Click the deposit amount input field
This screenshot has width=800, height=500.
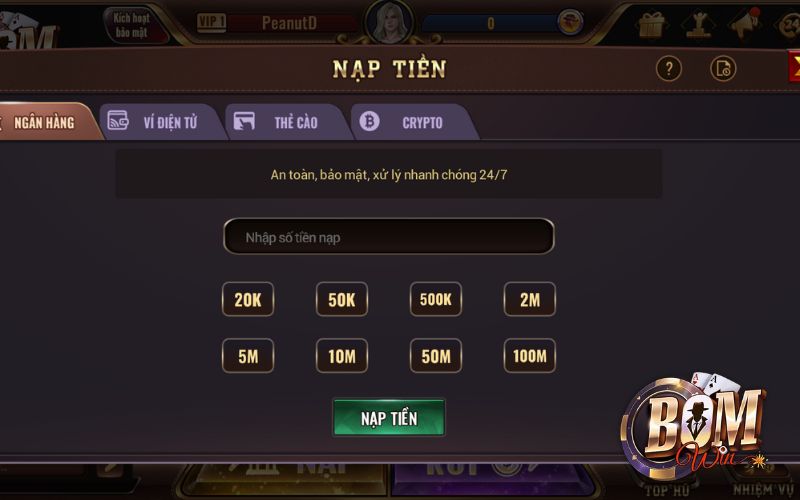388,237
